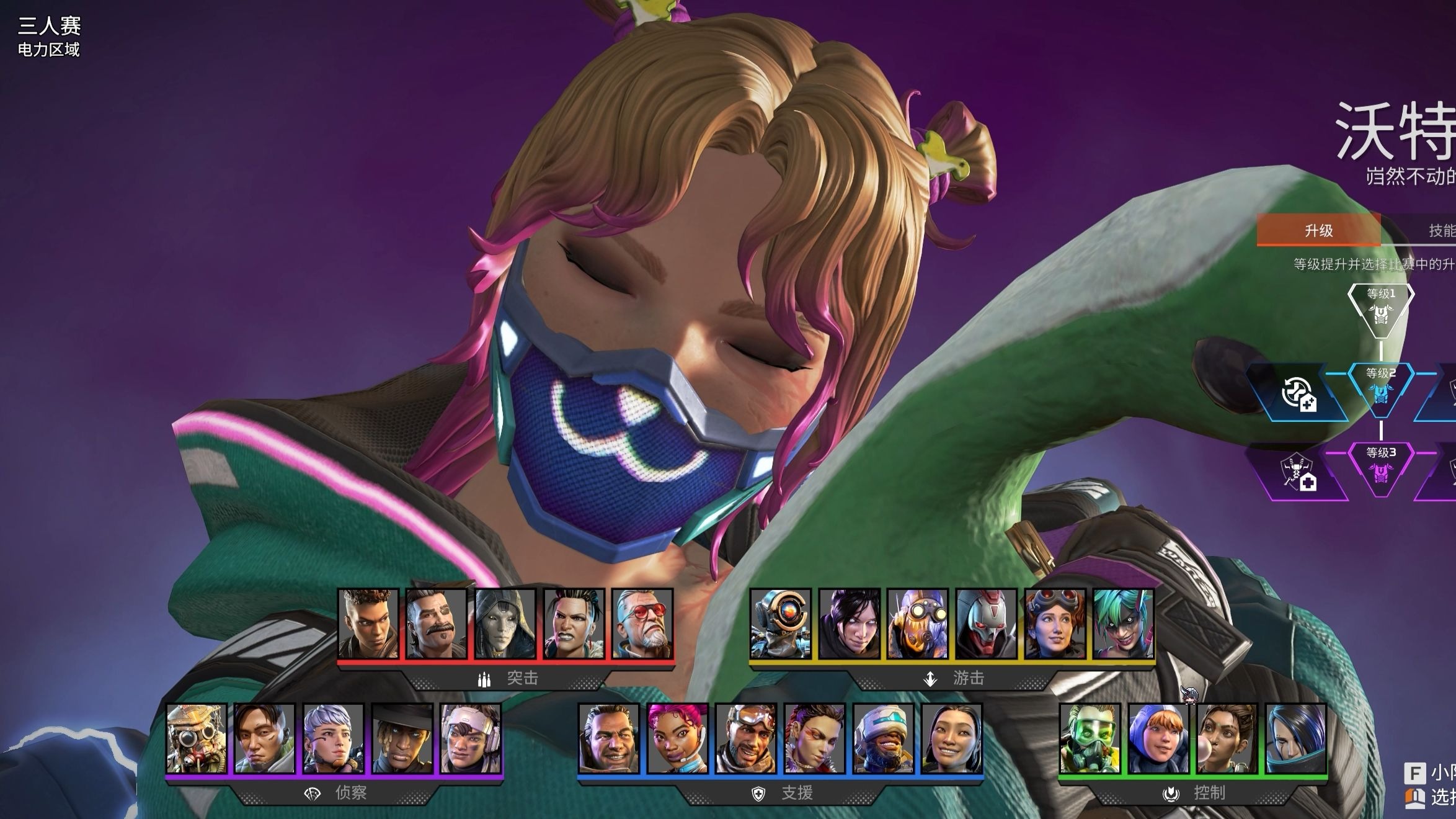Pick the hooded legend Ash
The image size is (1456, 819).
tap(505, 624)
